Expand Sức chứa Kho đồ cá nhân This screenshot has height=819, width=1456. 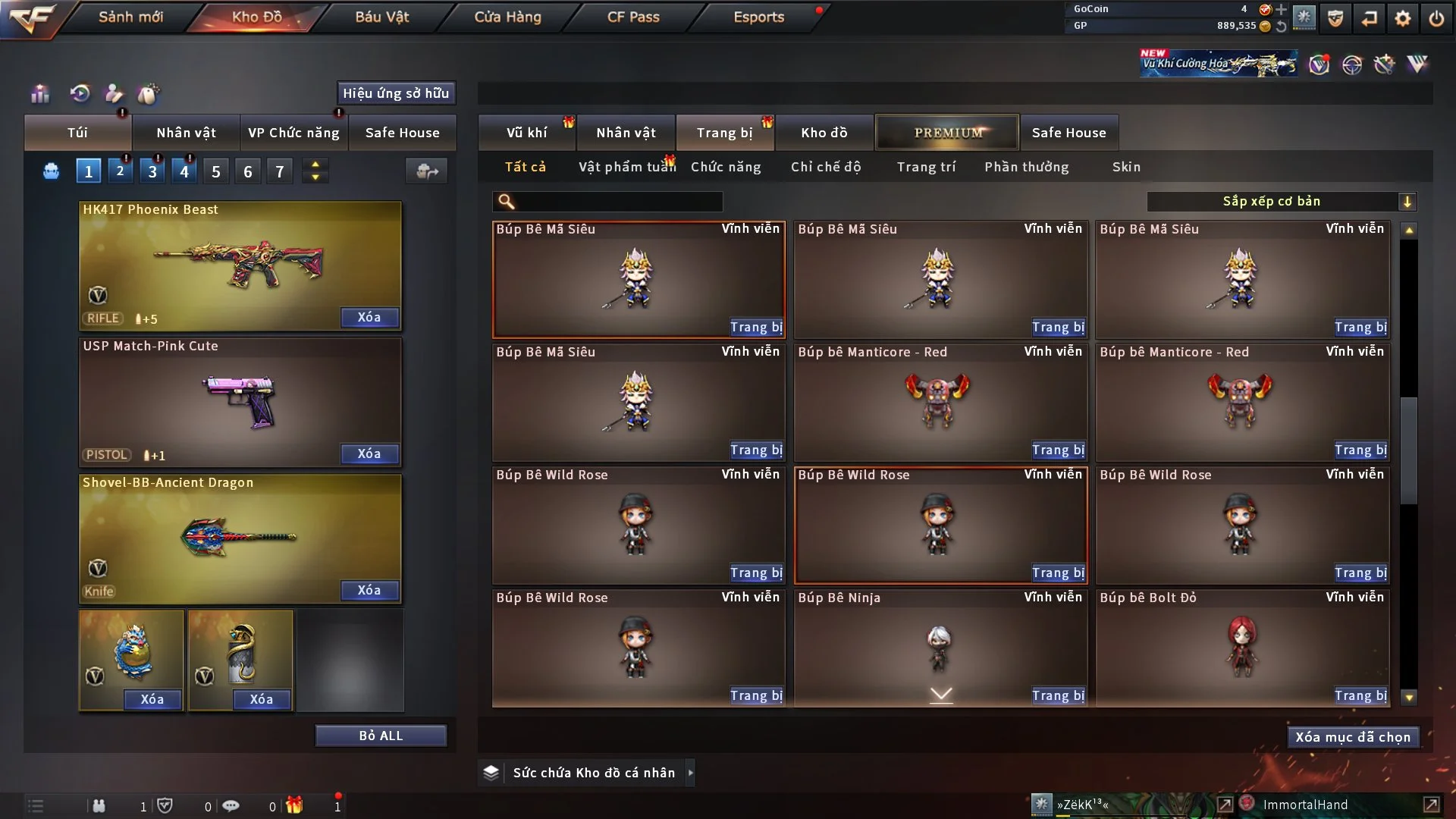690,773
